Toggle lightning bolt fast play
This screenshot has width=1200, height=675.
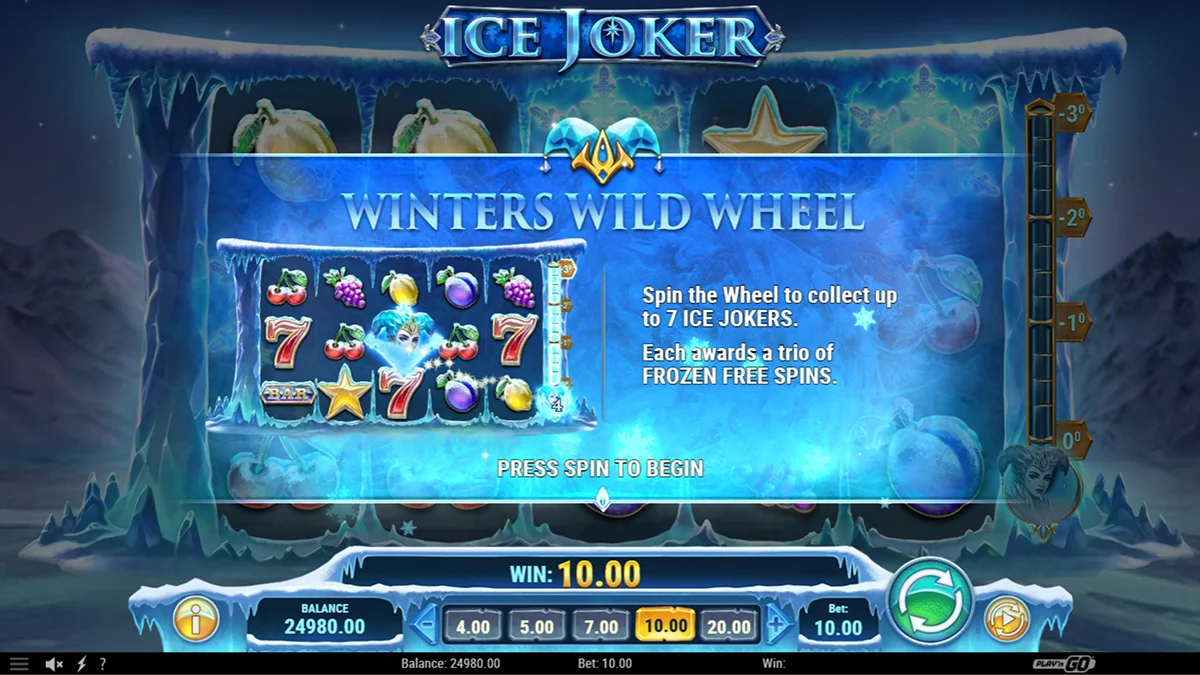[x=82, y=664]
